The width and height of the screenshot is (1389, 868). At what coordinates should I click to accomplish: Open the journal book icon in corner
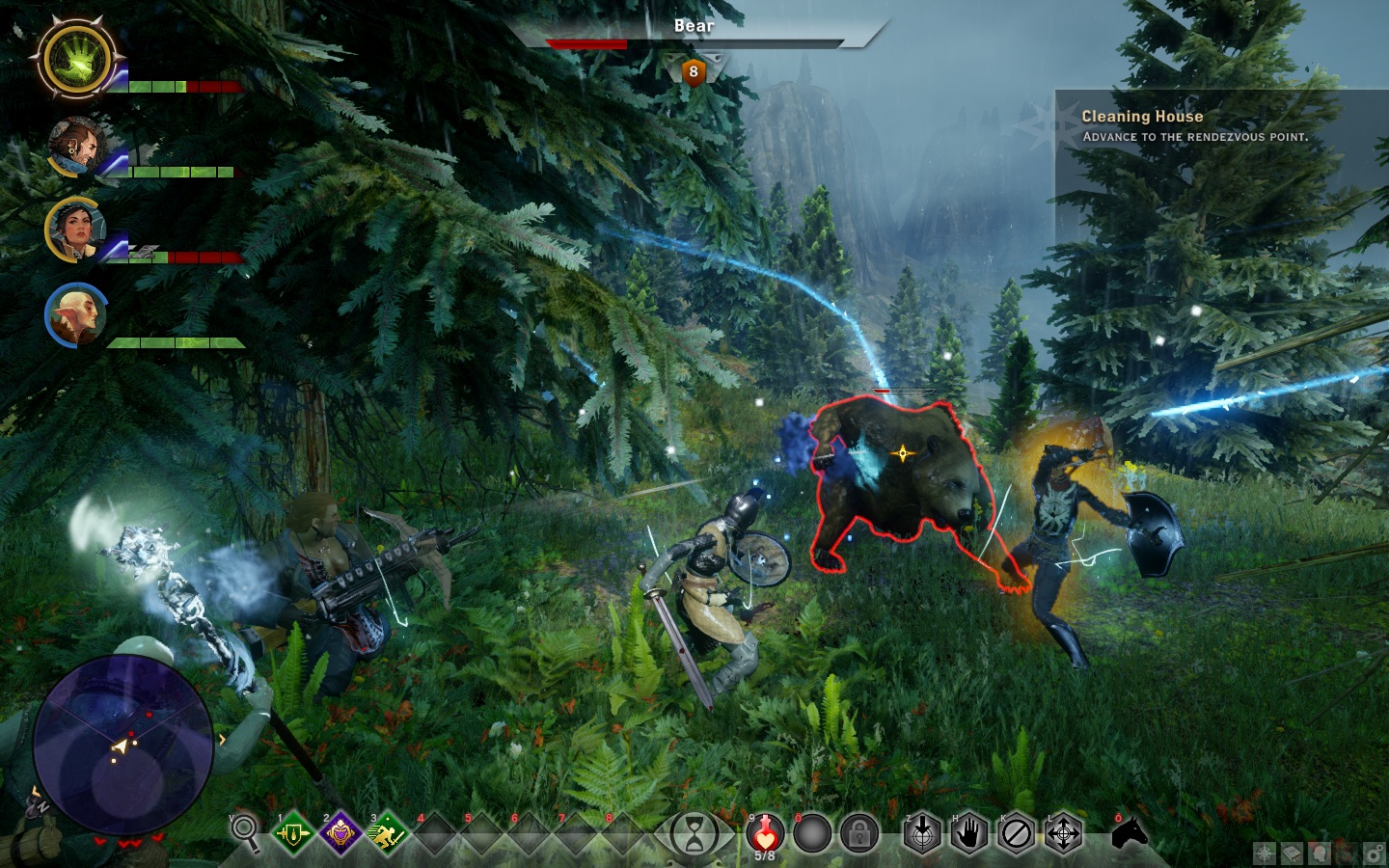1291,853
